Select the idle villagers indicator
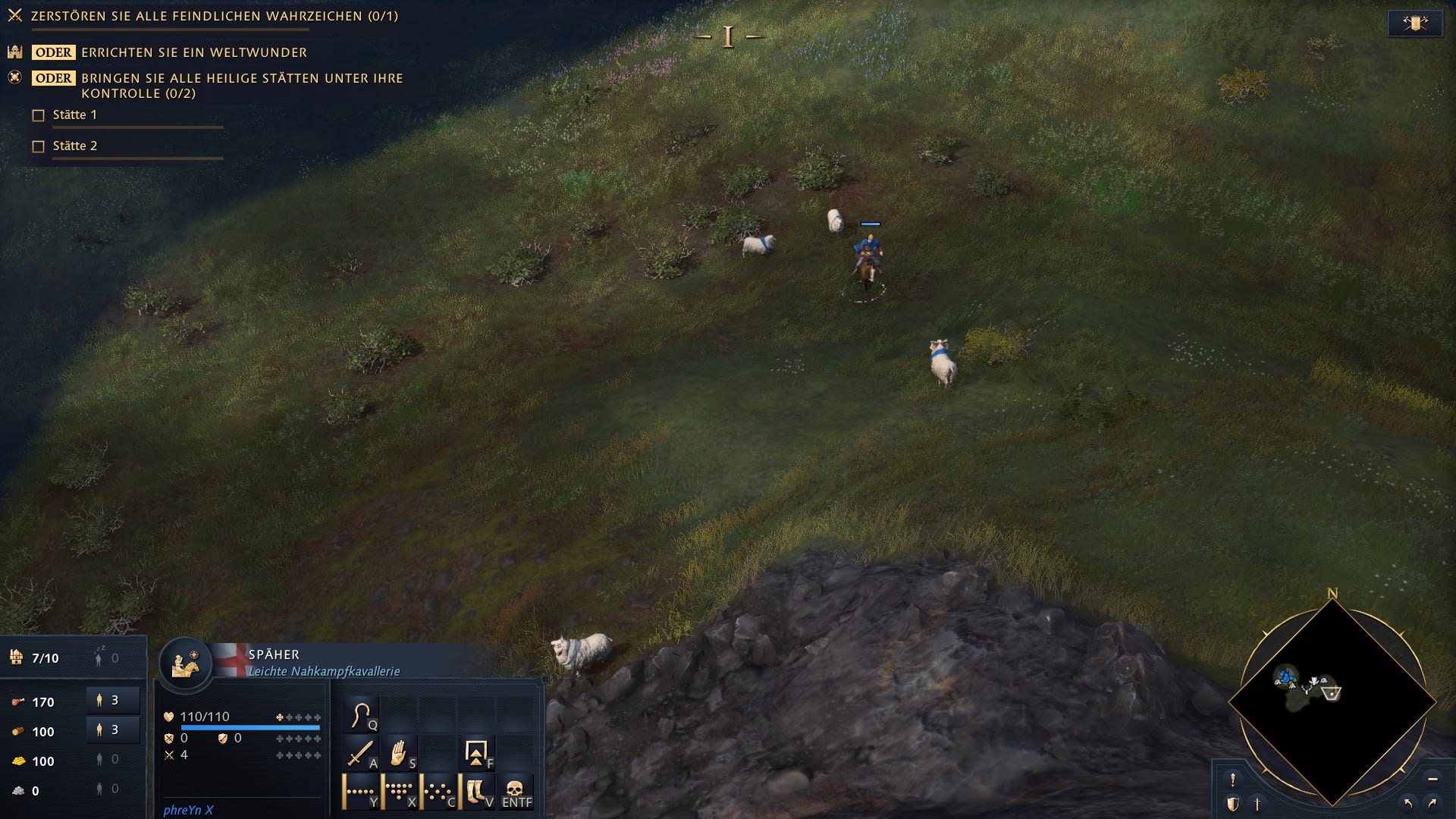The width and height of the screenshot is (1456, 819). tap(106, 657)
